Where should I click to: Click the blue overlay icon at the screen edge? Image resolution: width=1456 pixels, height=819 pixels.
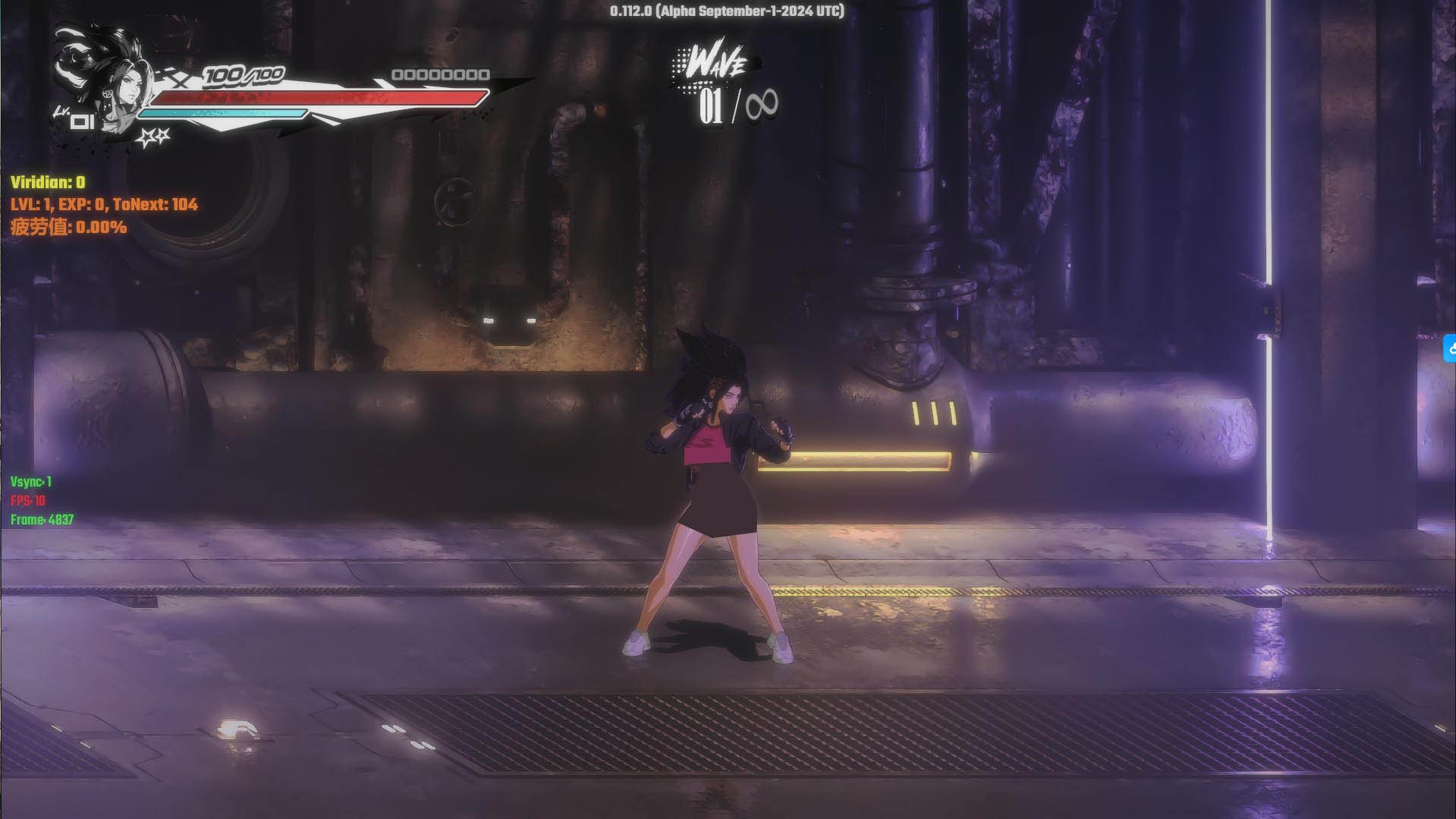(1449, 349)
